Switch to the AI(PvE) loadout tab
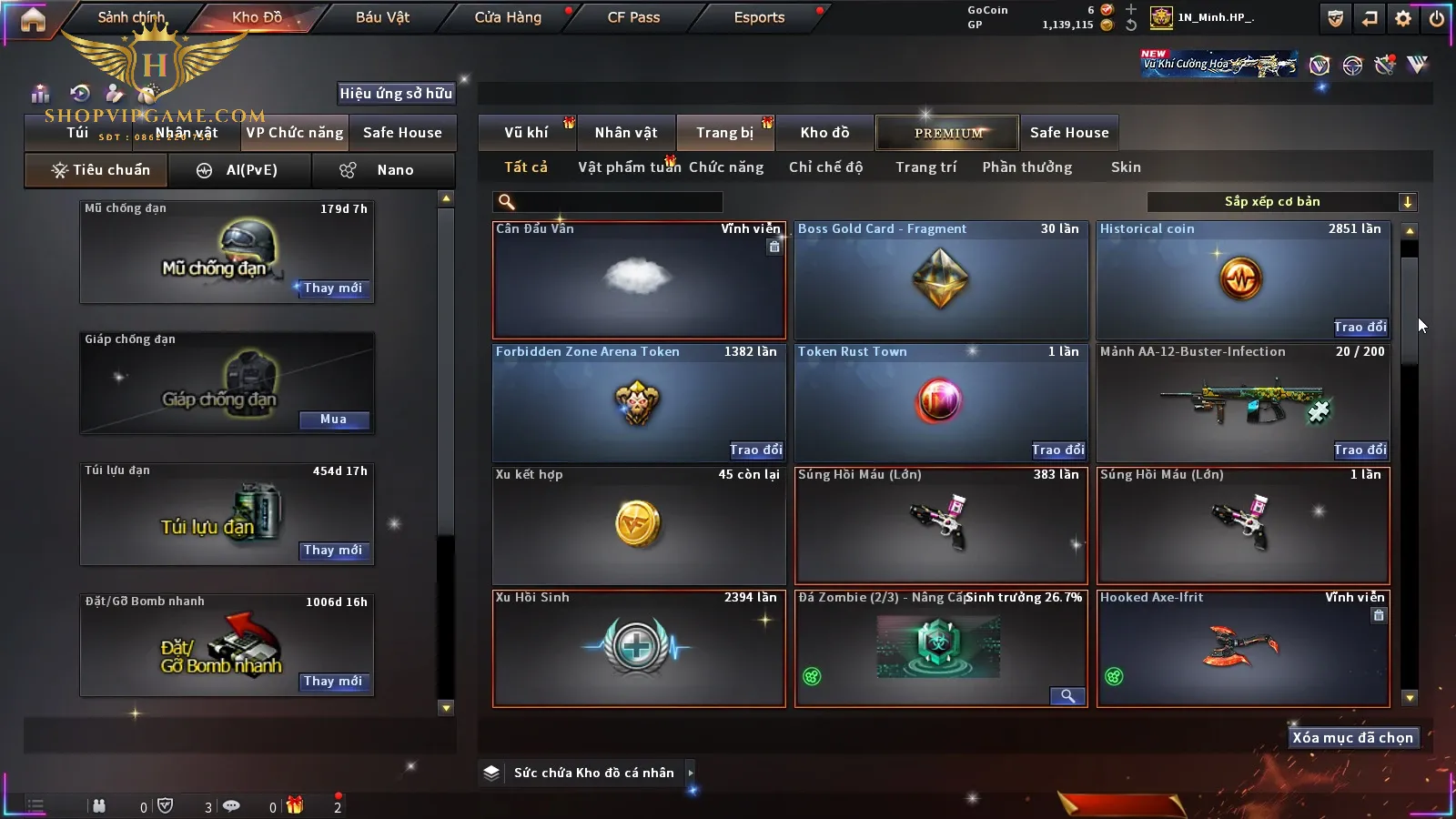The height and width of the screenshot is (819, 1456). pyautogui.click(x=239, y=170)
